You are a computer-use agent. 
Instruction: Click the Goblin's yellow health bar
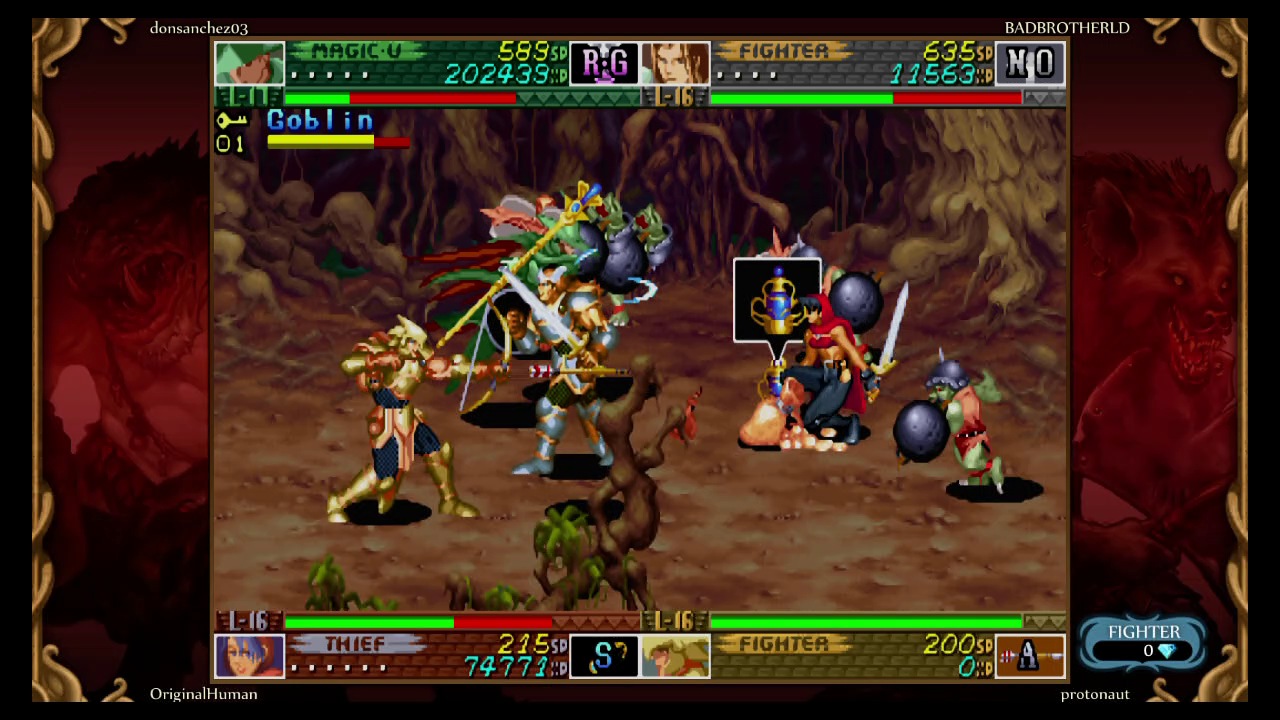(320, 141)
